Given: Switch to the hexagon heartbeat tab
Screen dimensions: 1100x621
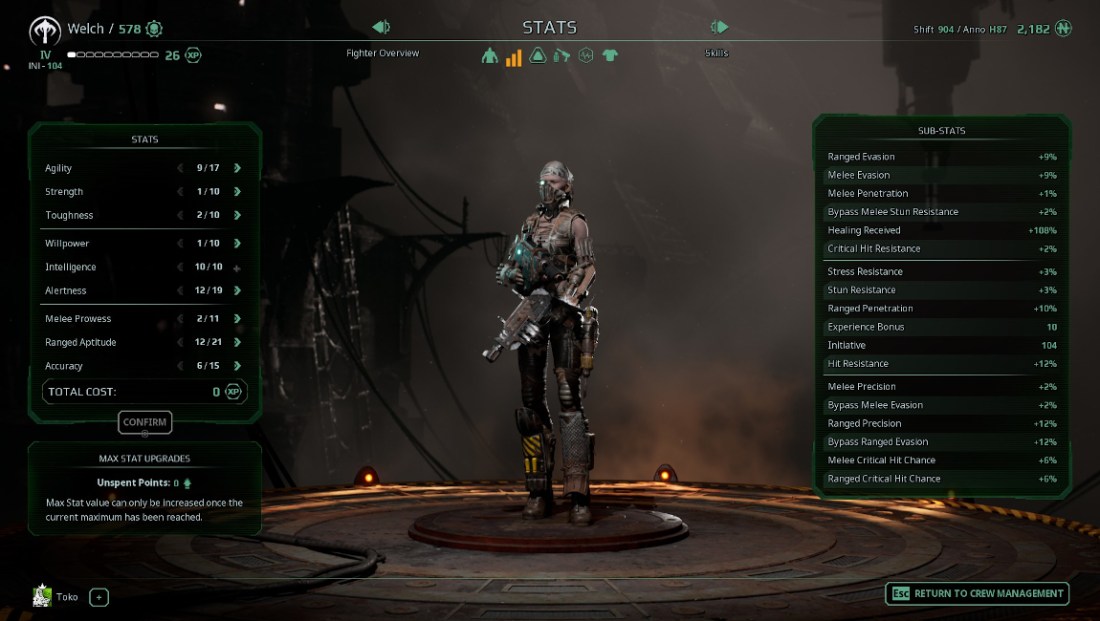Looking at the screenshot, I should (586, 56).
